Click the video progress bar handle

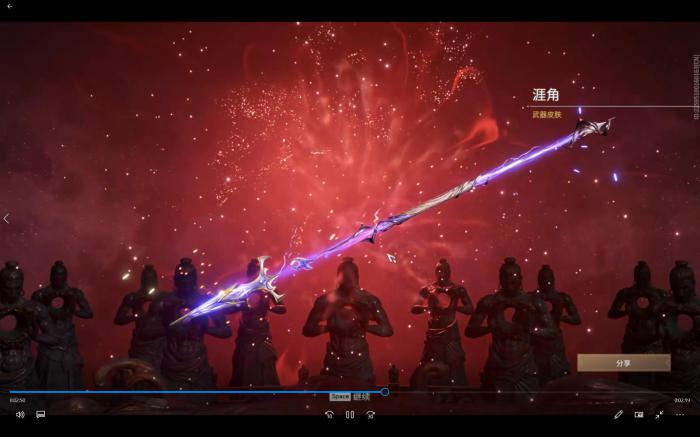point(384,392)
